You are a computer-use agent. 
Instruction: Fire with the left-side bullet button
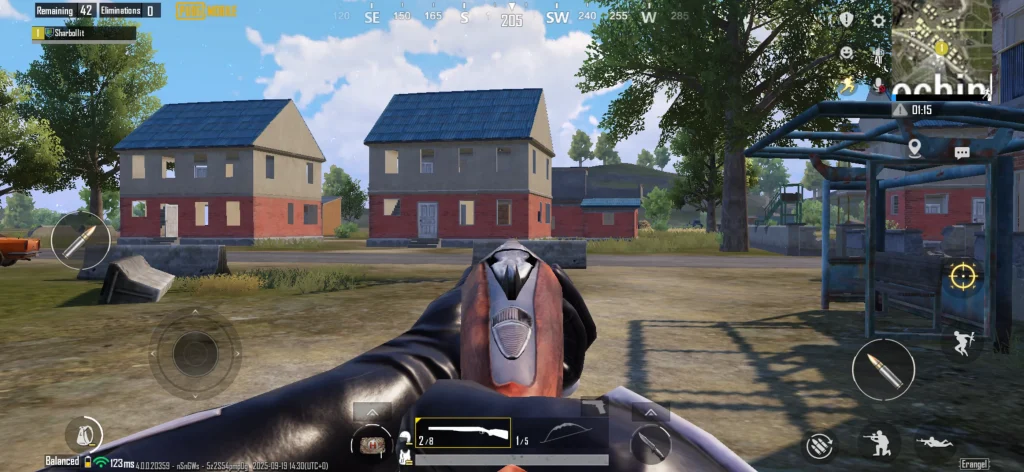[x=80, y=241]
